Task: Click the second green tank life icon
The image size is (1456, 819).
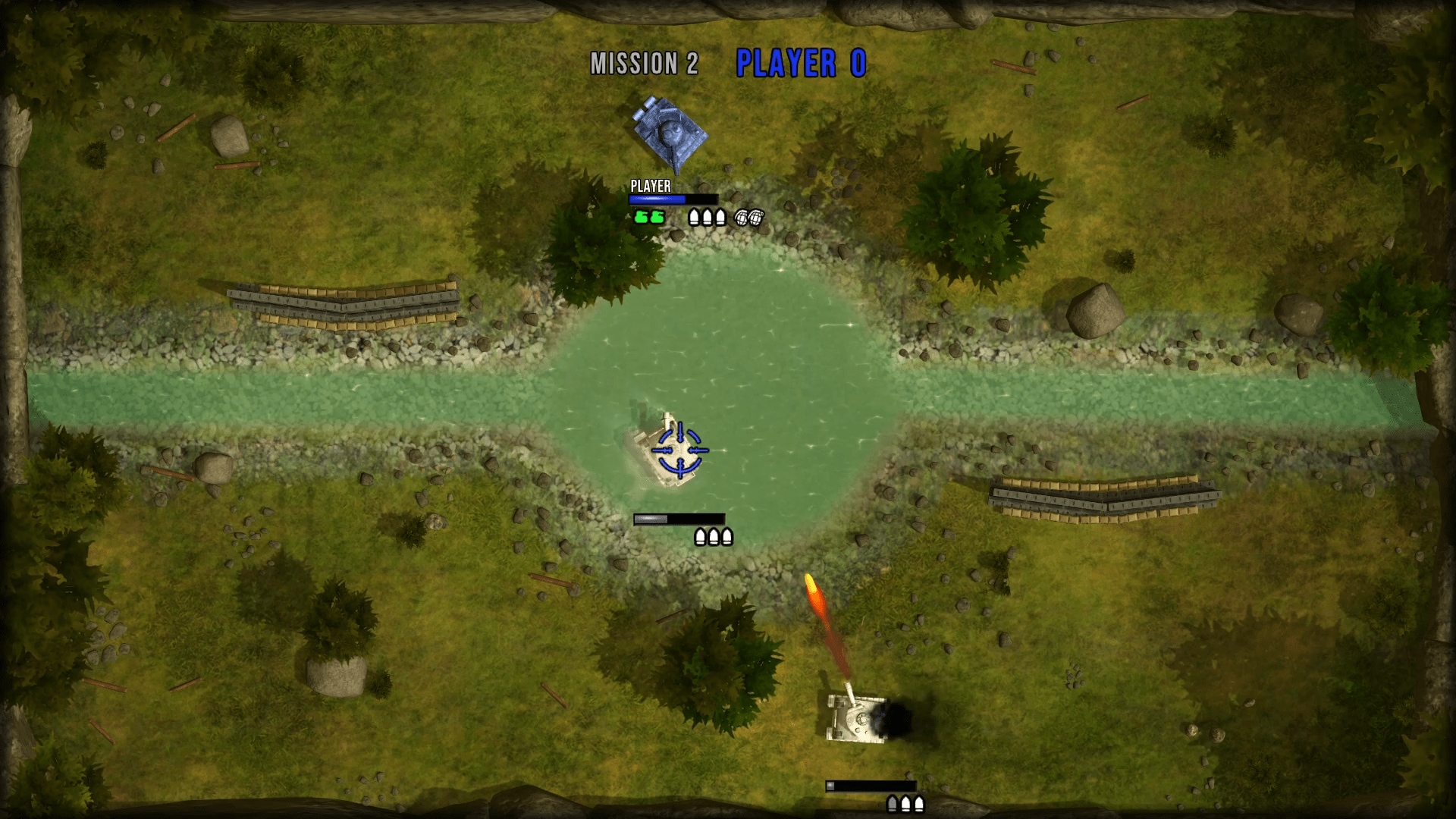Action: click(657, 218)
